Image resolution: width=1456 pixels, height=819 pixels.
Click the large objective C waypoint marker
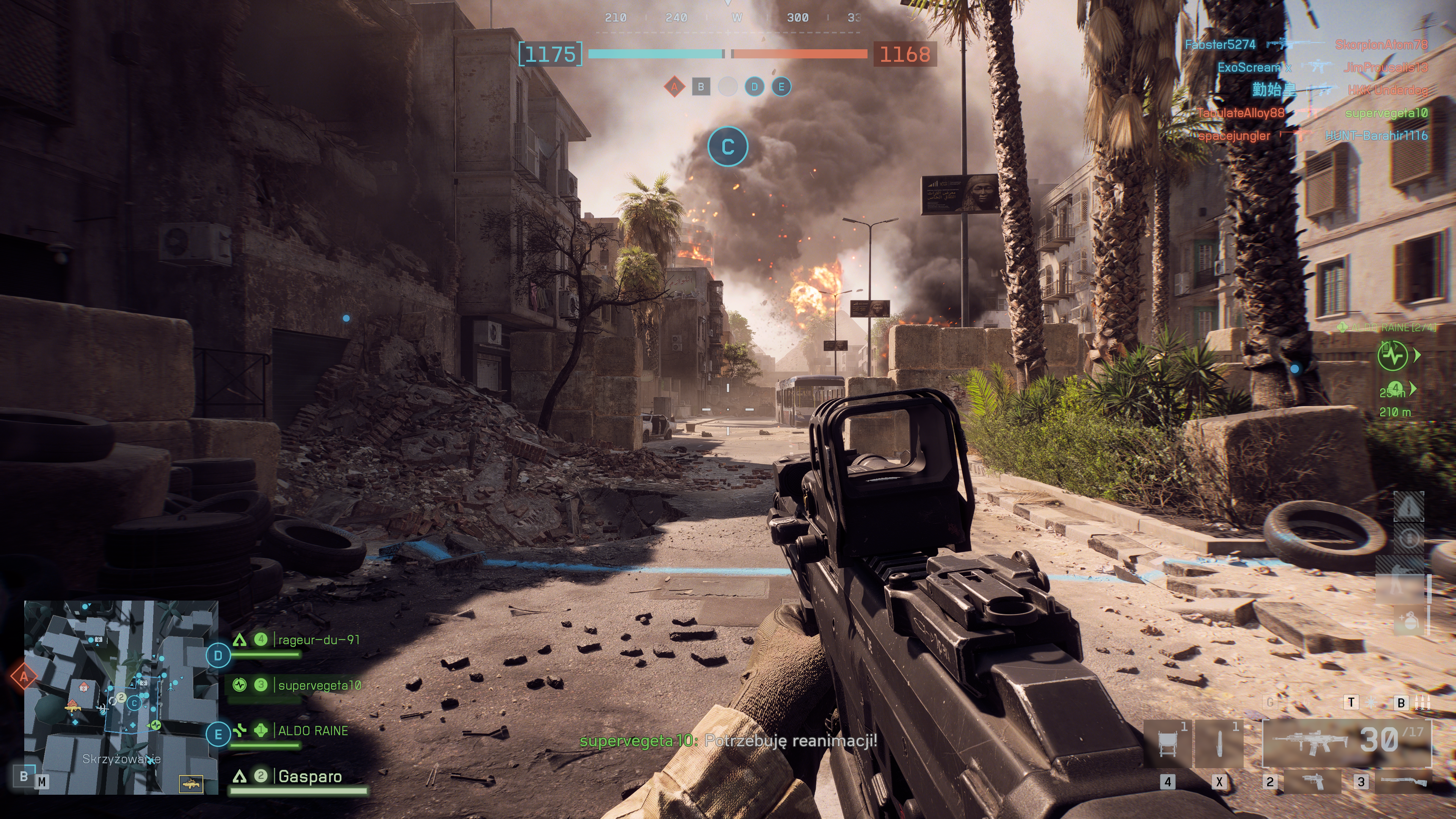point(728,146)
